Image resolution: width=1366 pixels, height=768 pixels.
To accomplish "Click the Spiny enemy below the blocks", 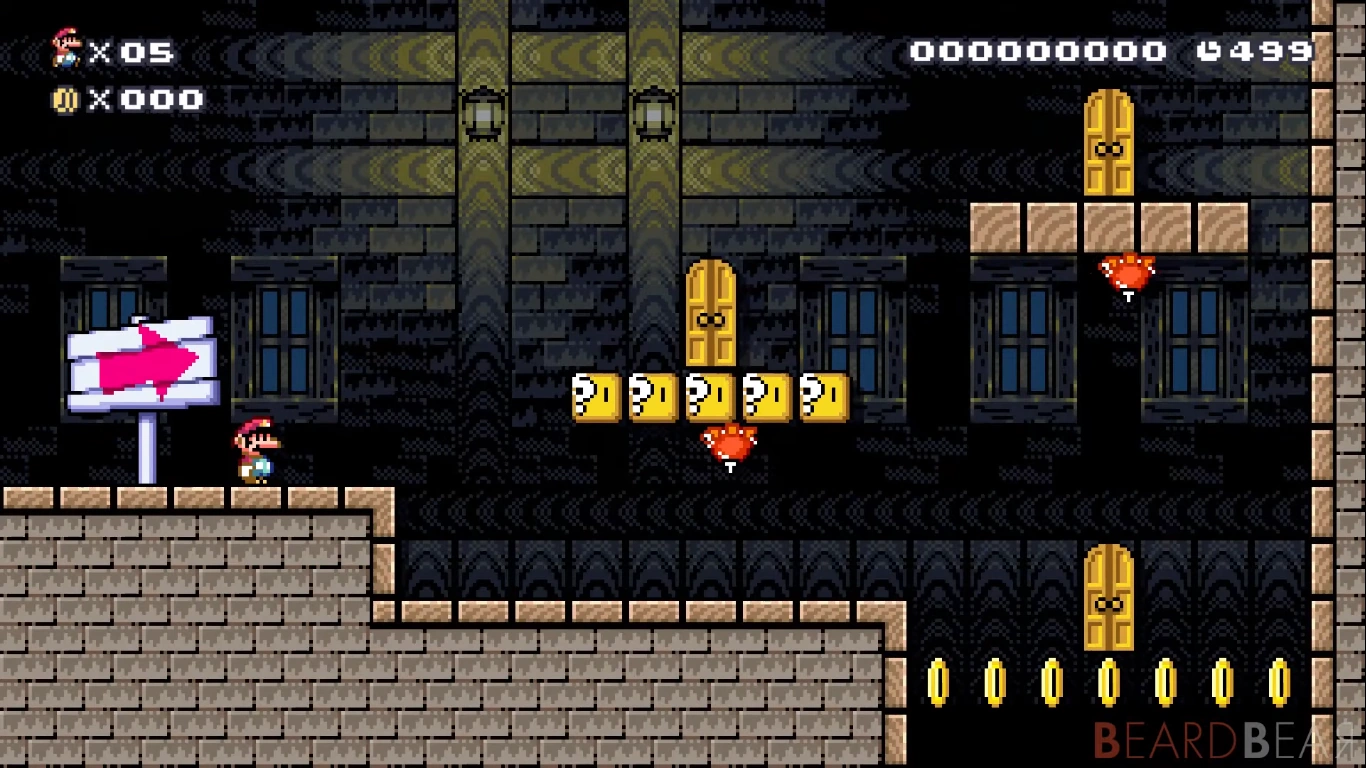I will (x=727, y=443).
